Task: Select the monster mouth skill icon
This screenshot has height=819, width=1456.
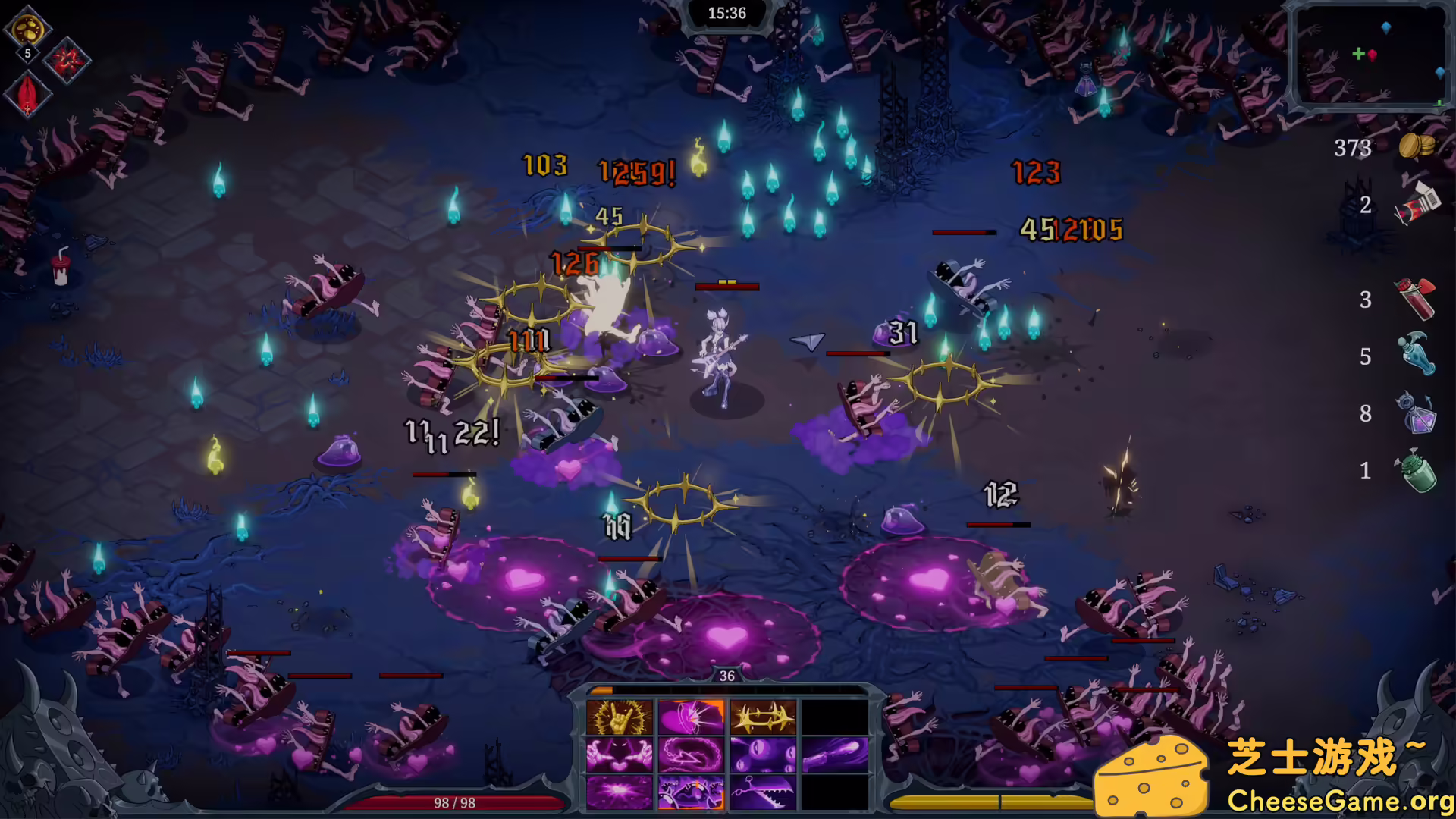Action: click(691, 793)
